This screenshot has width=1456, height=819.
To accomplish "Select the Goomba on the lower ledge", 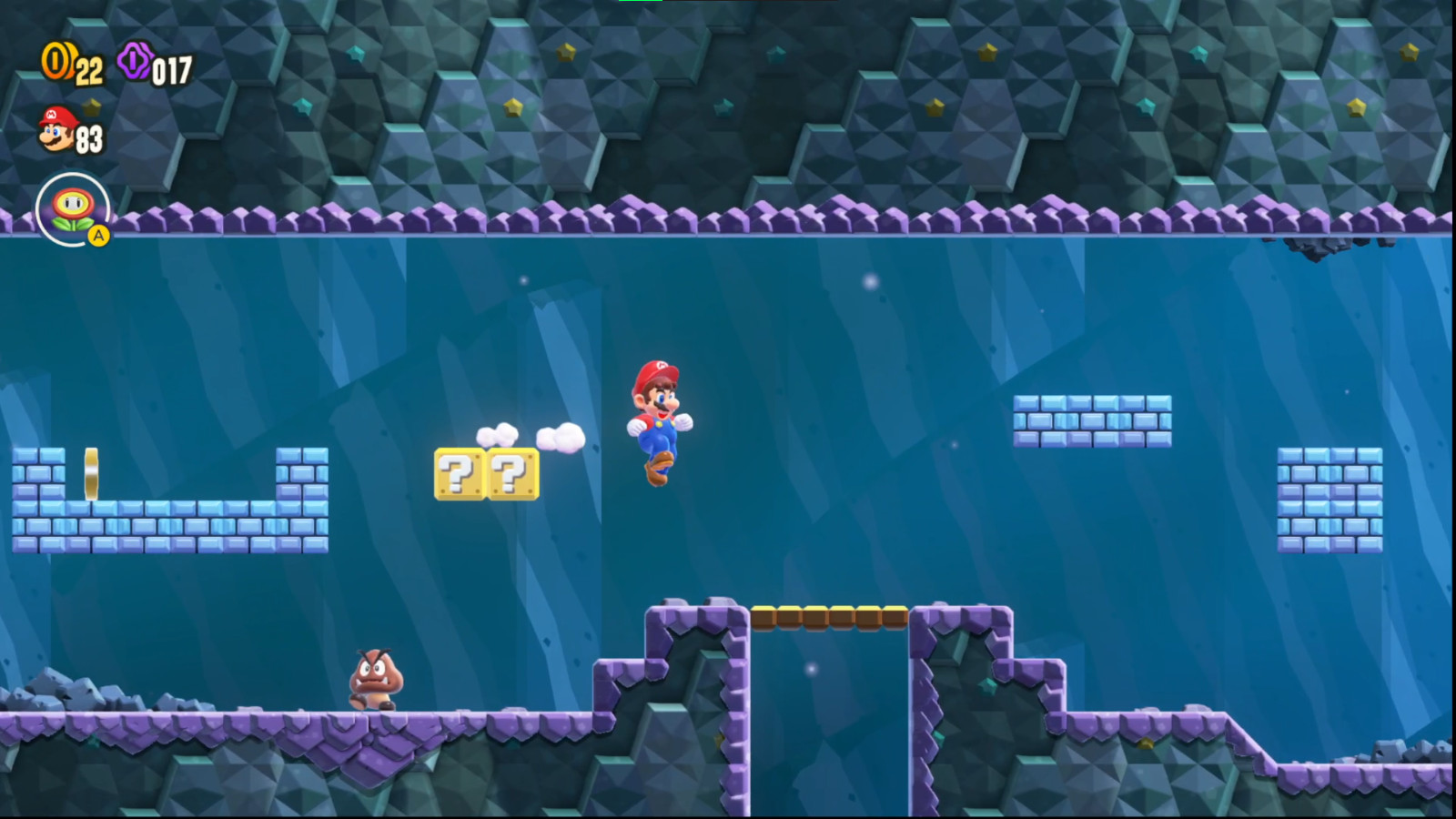I will tap(376, 678).
